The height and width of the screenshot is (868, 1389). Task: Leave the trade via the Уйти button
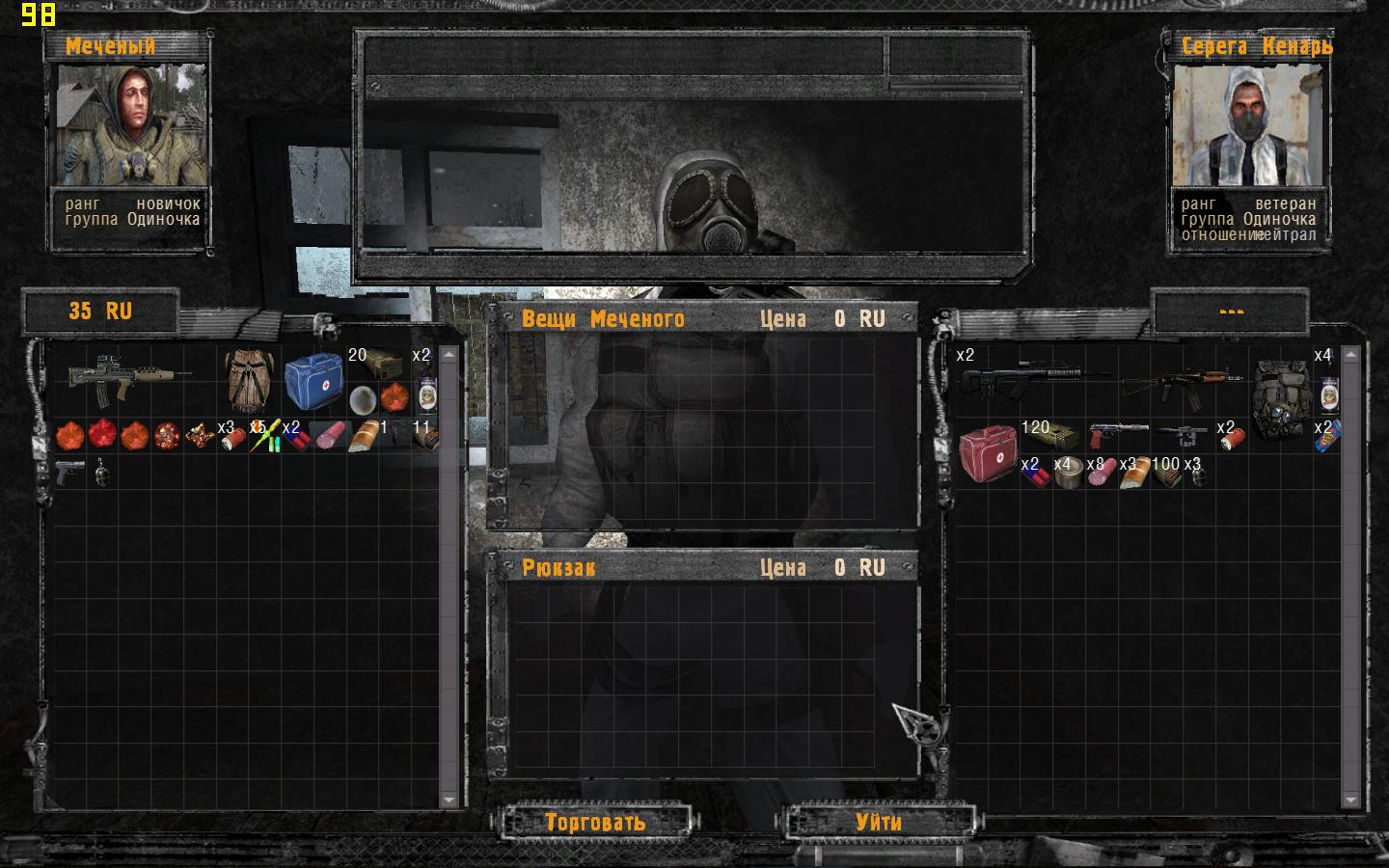879,822
